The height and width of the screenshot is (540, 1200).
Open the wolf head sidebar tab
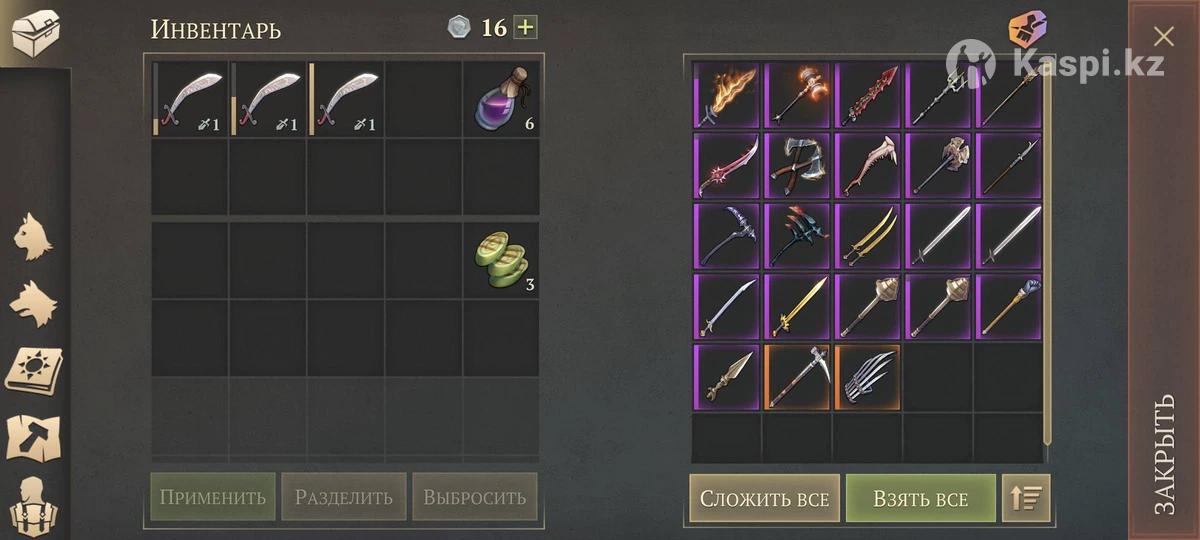33,303
